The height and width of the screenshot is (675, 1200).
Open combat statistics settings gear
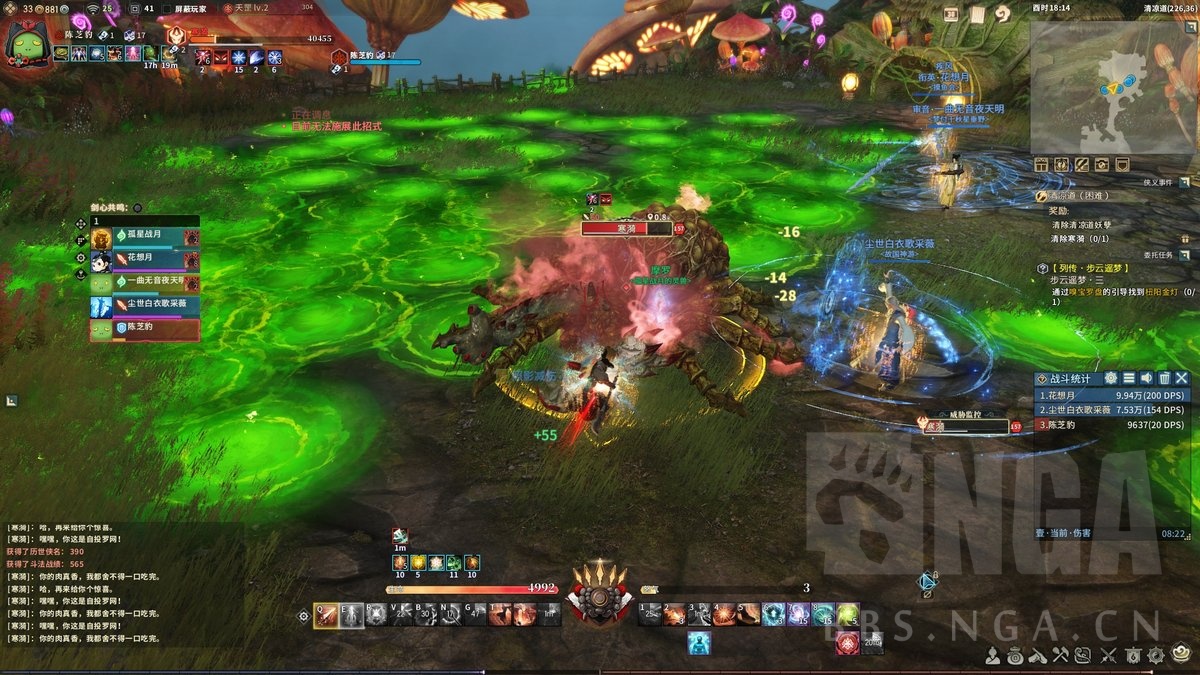tap(1110, 378)
